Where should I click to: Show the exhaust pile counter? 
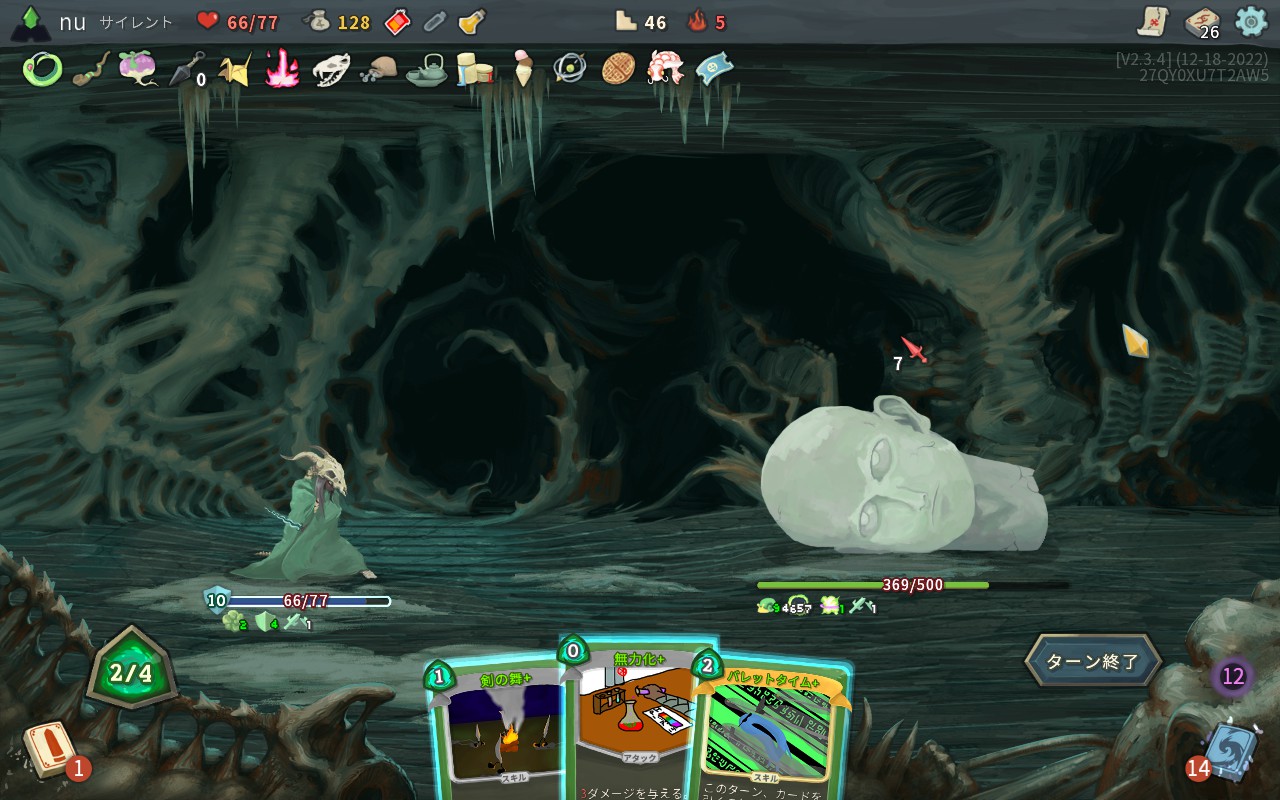[1233, 677]
